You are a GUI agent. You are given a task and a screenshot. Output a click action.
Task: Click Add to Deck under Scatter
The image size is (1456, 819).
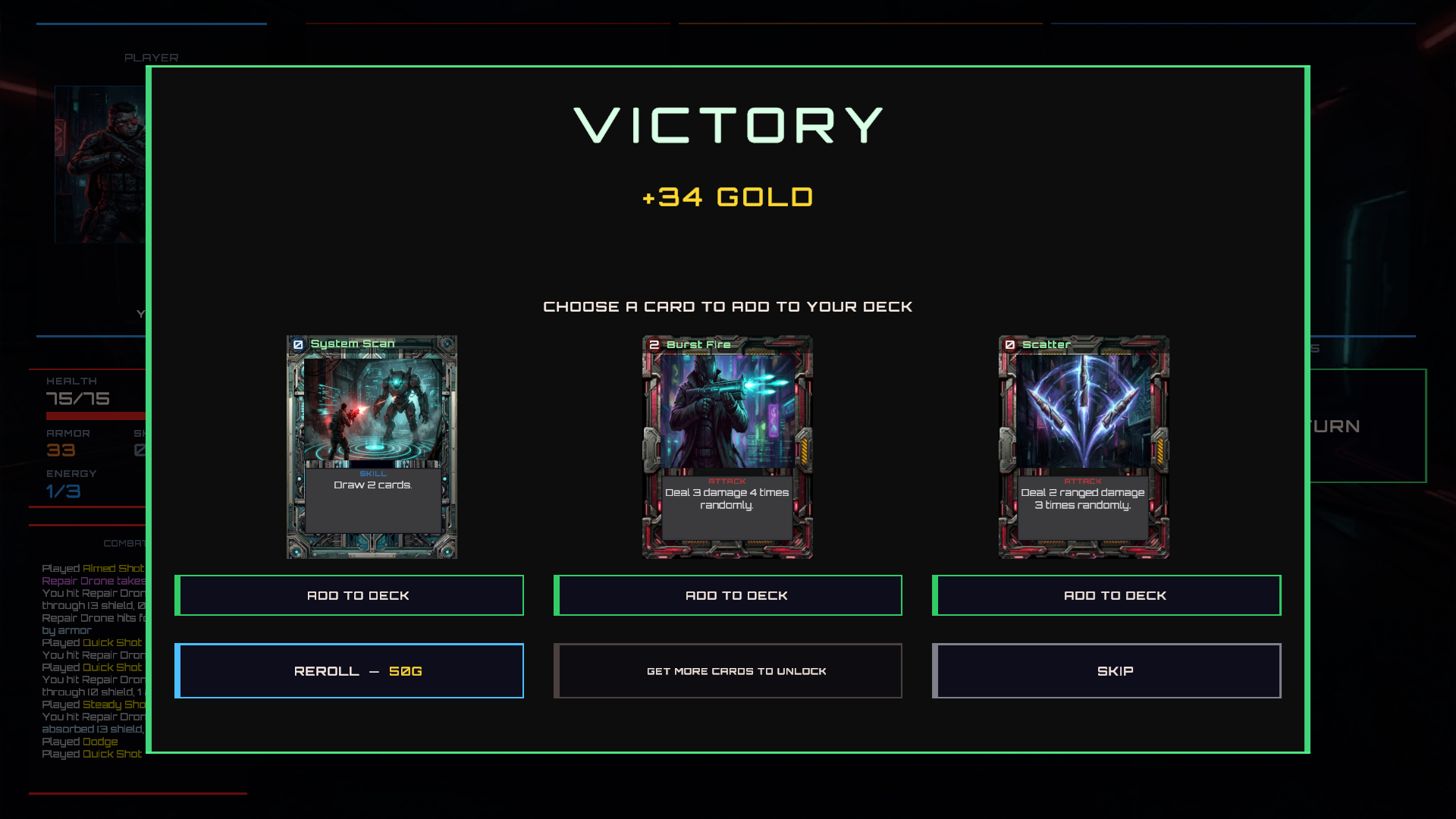pos(1106,595)
